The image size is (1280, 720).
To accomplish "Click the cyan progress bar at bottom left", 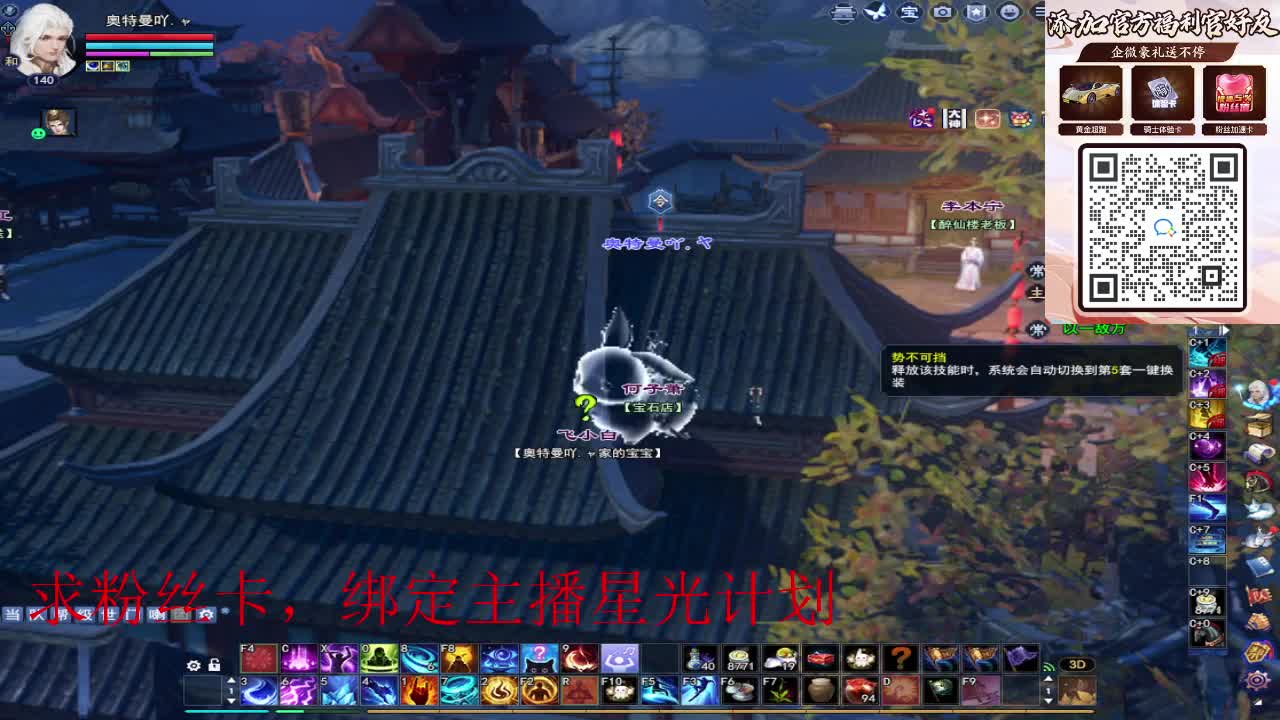I will (225, 712).
